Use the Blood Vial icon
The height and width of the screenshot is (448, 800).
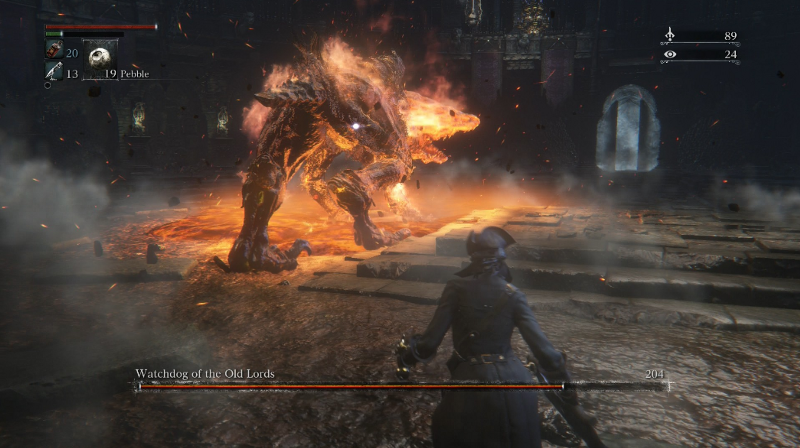pos(53,51)
